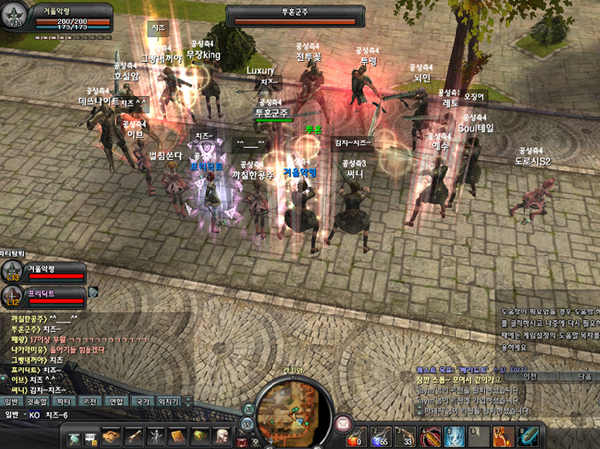The height and width of the screenshot is (449, 600).
Task: Choose the 연합 alliance chat tab
Action: coord(116,401)
